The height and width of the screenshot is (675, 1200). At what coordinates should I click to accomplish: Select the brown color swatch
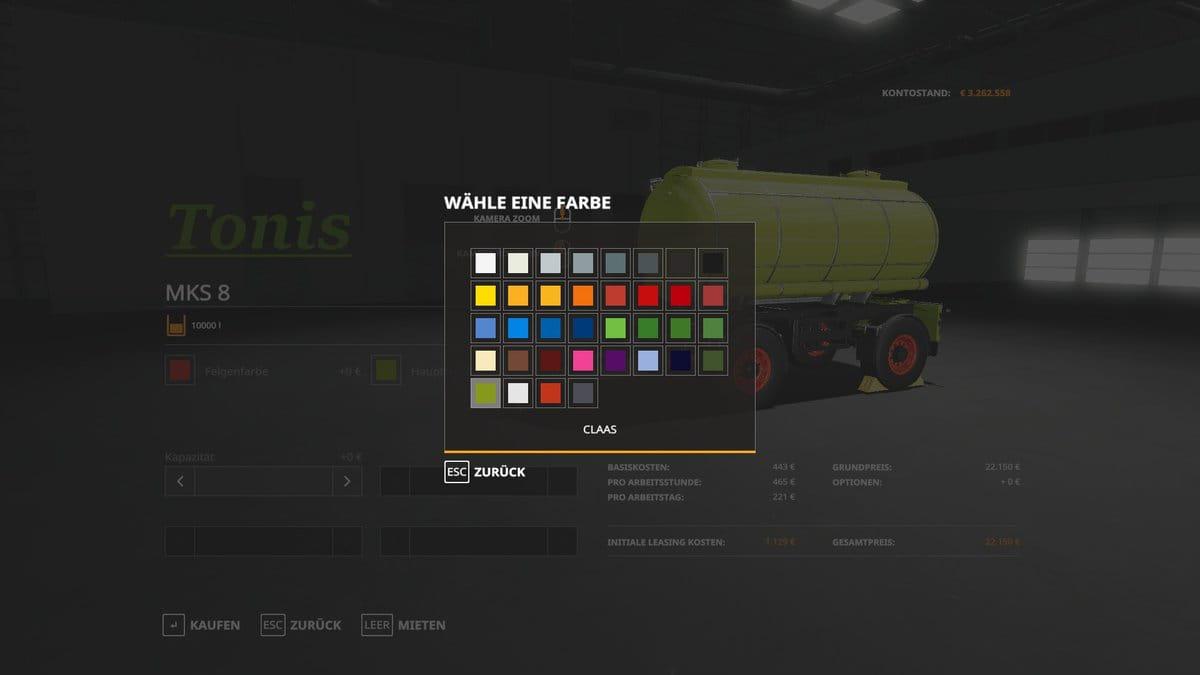point(518,360)
